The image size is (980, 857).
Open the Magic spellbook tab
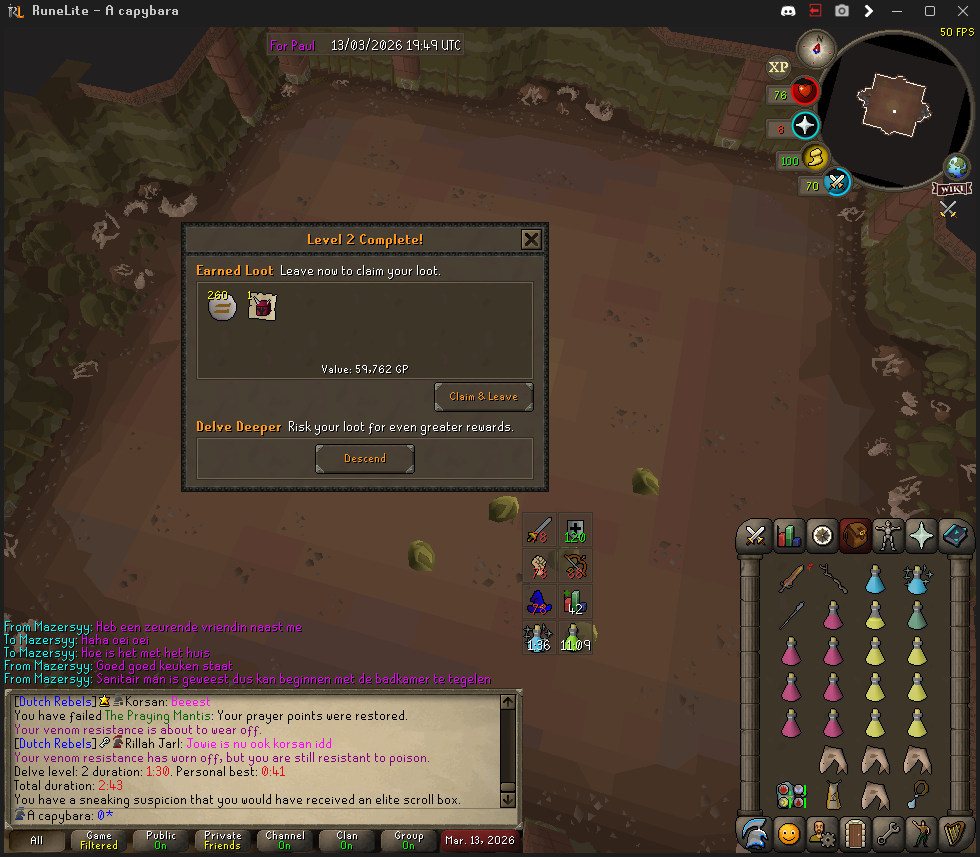pyautogui.click(x=954, y=536)
